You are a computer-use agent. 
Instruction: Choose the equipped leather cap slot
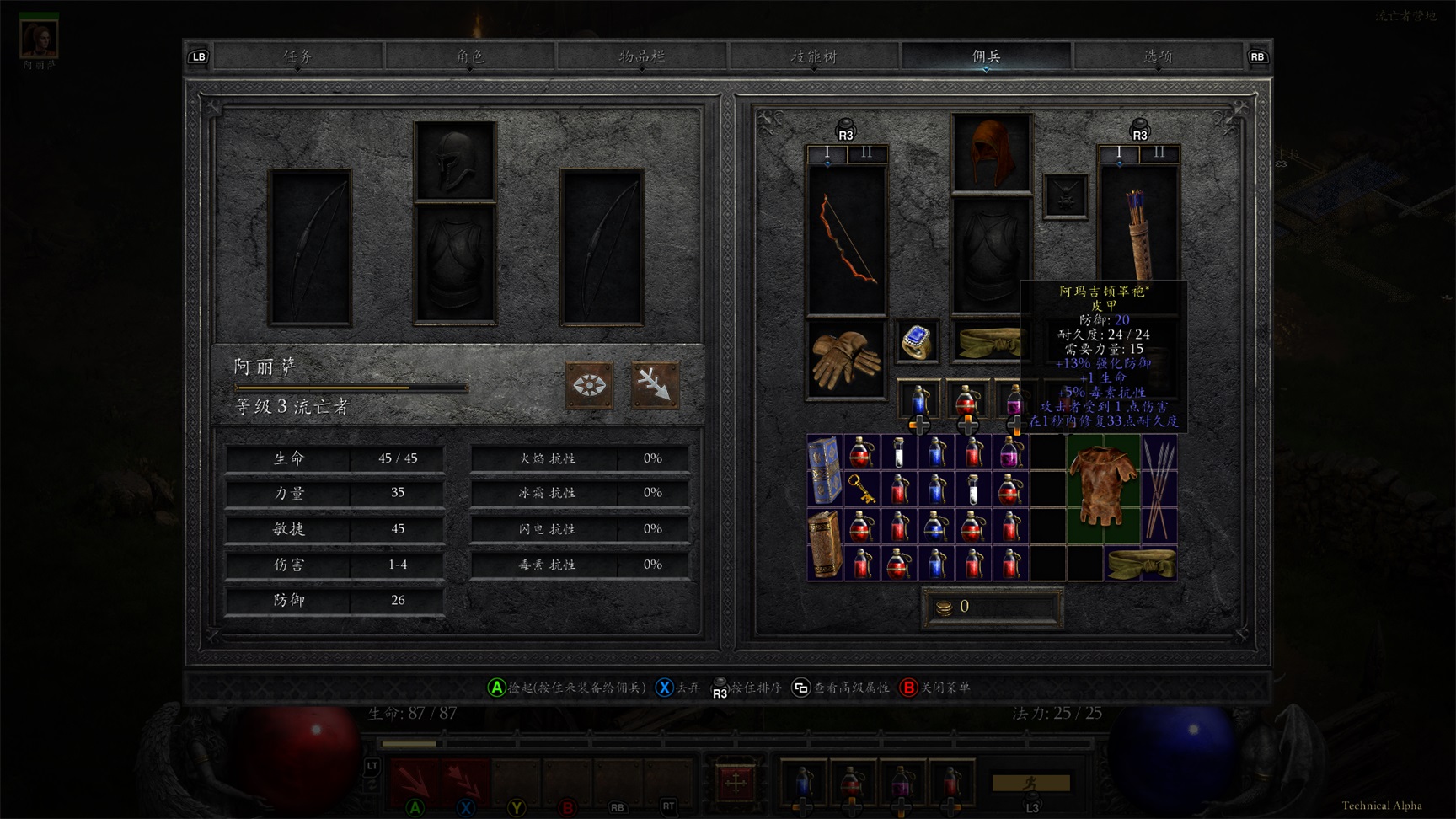coord(991,153)
